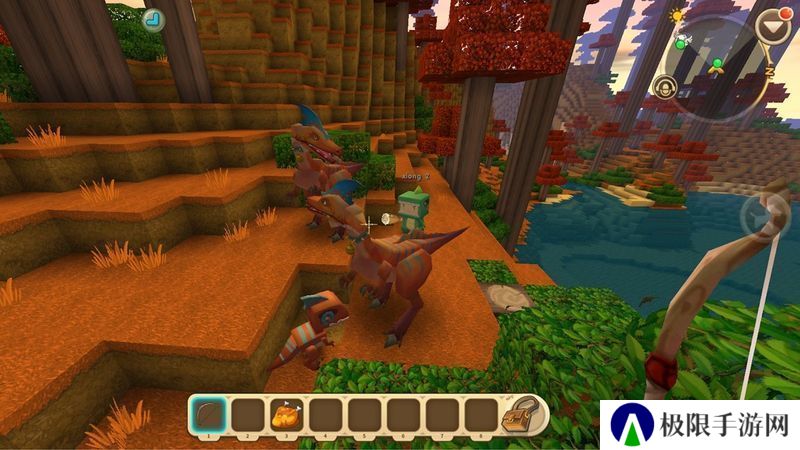
Task: Select the bow in the hotbar
Action: (x=206, y=414)
